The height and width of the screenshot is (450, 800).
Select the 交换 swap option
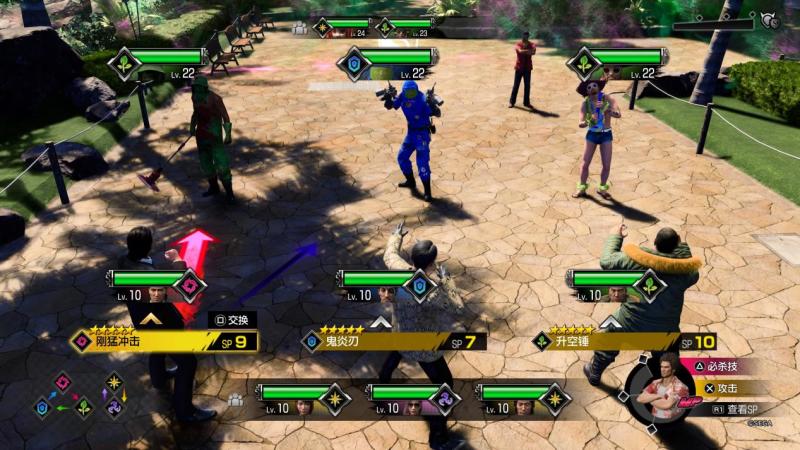point(233,319)
